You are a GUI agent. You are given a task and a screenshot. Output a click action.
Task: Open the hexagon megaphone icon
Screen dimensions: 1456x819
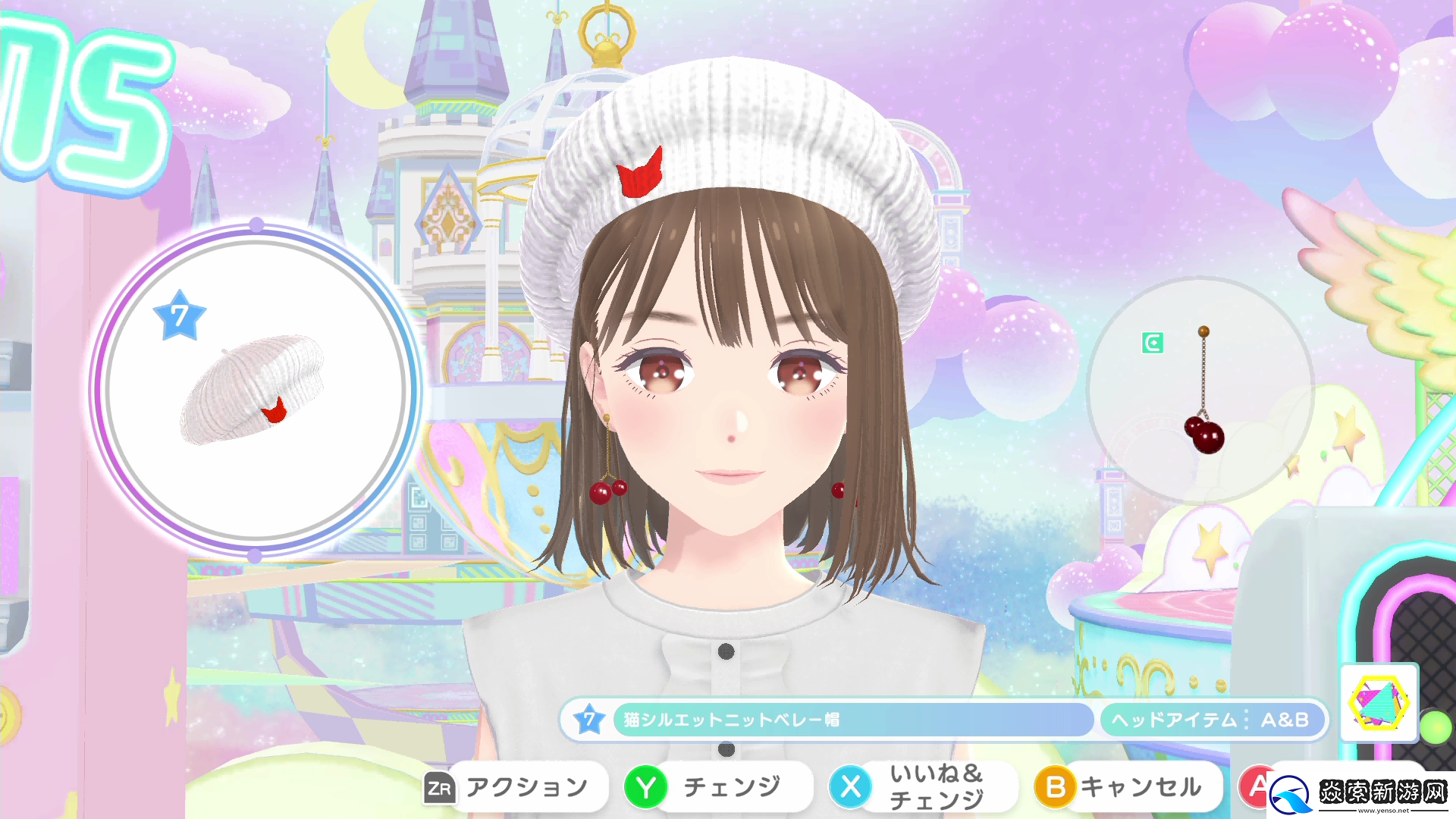coord(1379,702)
